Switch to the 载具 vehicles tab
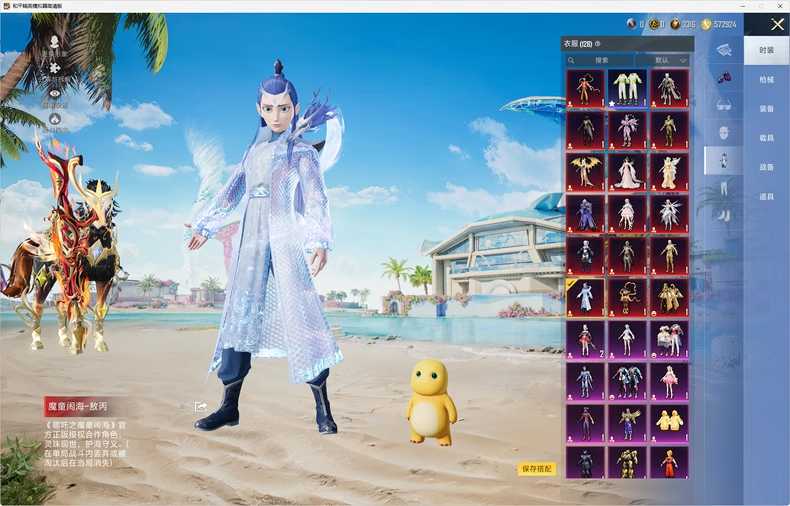The width and height of the screenshot is (790, 506). click(x=766, y=138)
